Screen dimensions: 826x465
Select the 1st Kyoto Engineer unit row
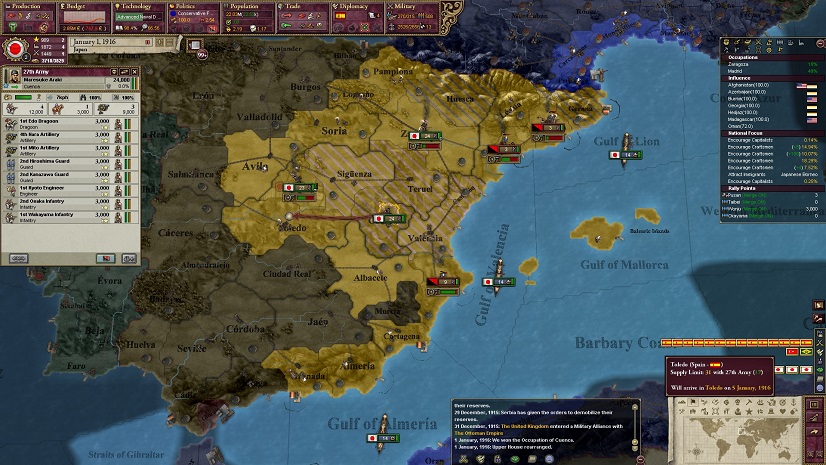(x=60, y=188)
